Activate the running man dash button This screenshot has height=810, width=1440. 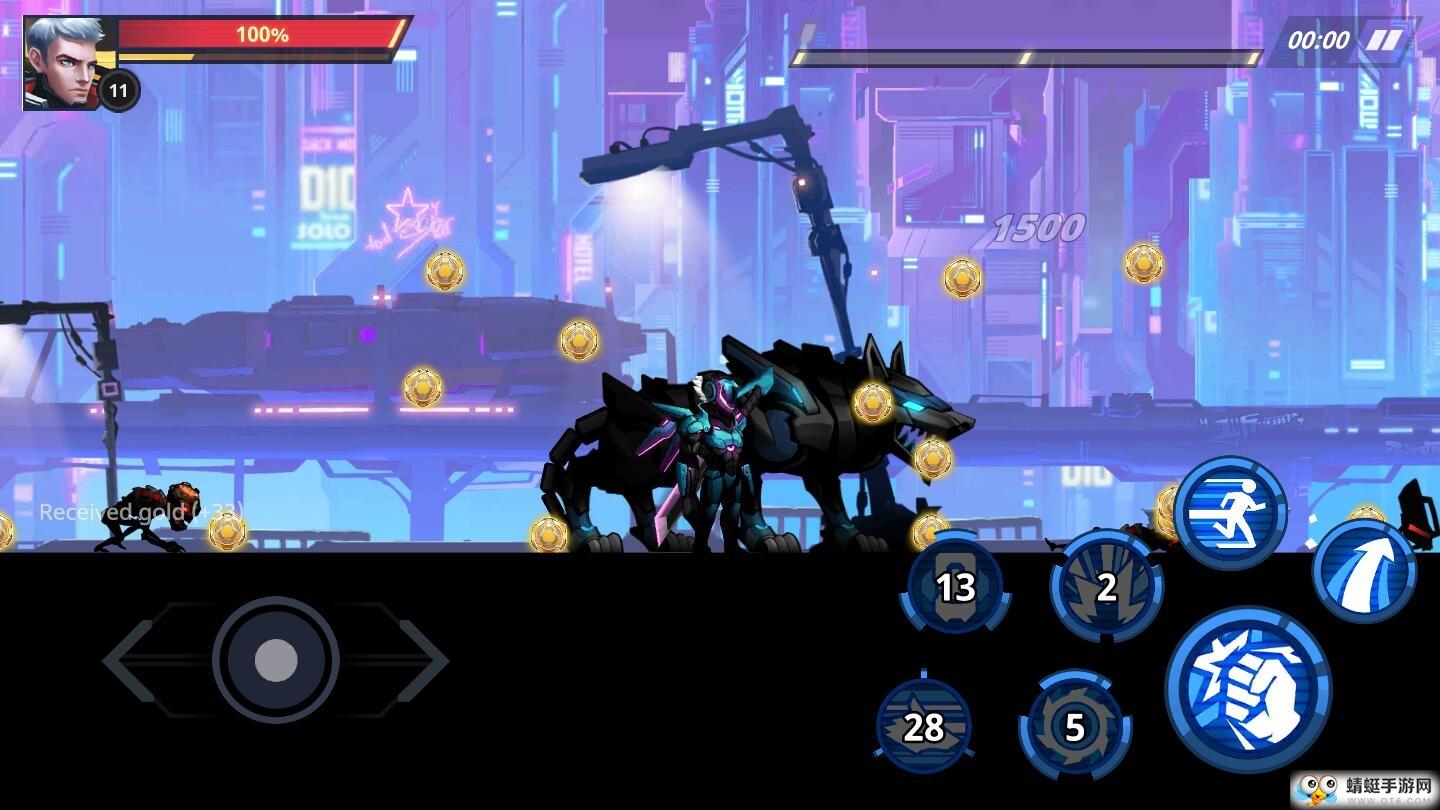click(1230, 513)
